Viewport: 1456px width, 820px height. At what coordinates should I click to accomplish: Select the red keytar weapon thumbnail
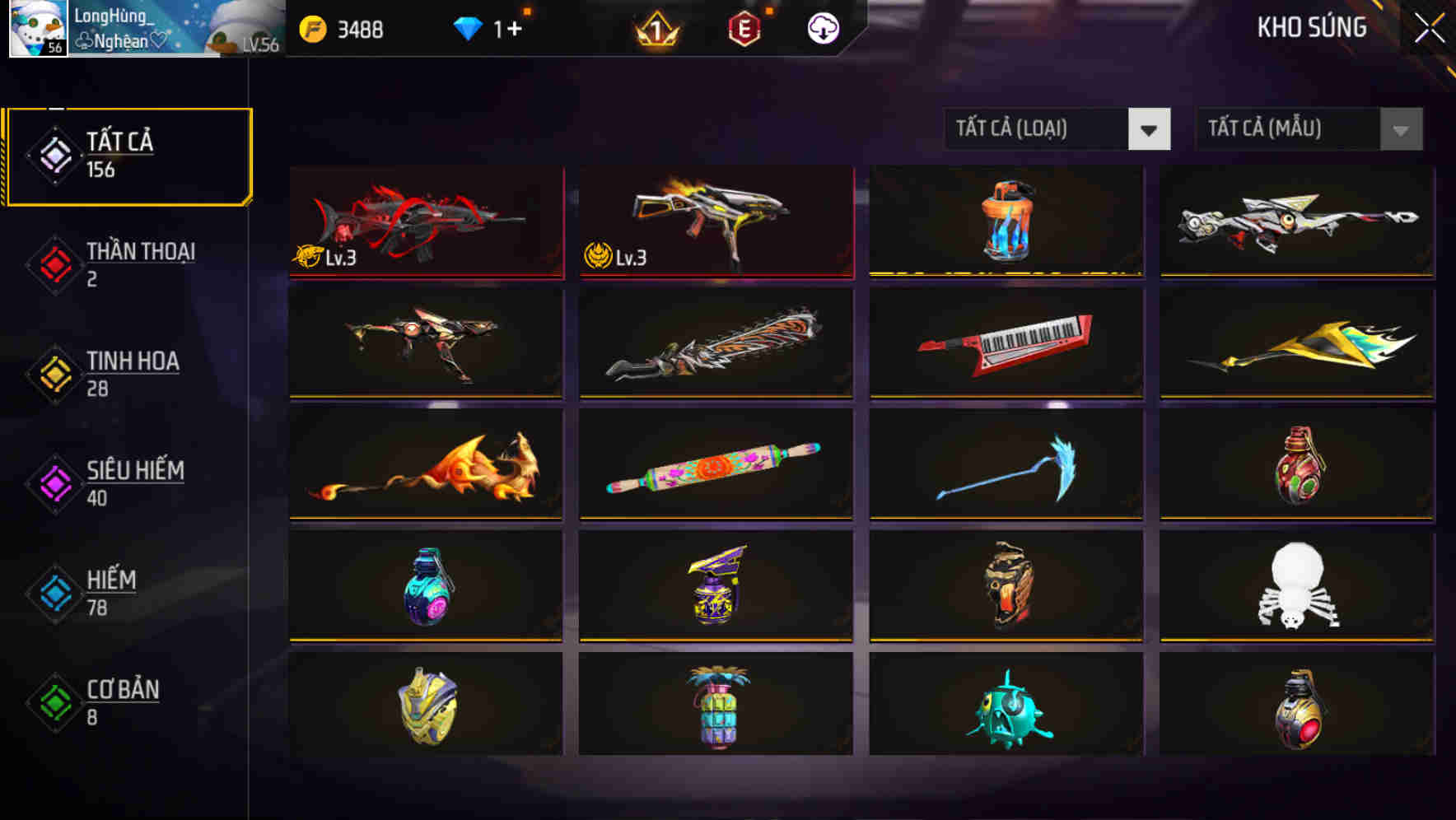point(1006,343)
